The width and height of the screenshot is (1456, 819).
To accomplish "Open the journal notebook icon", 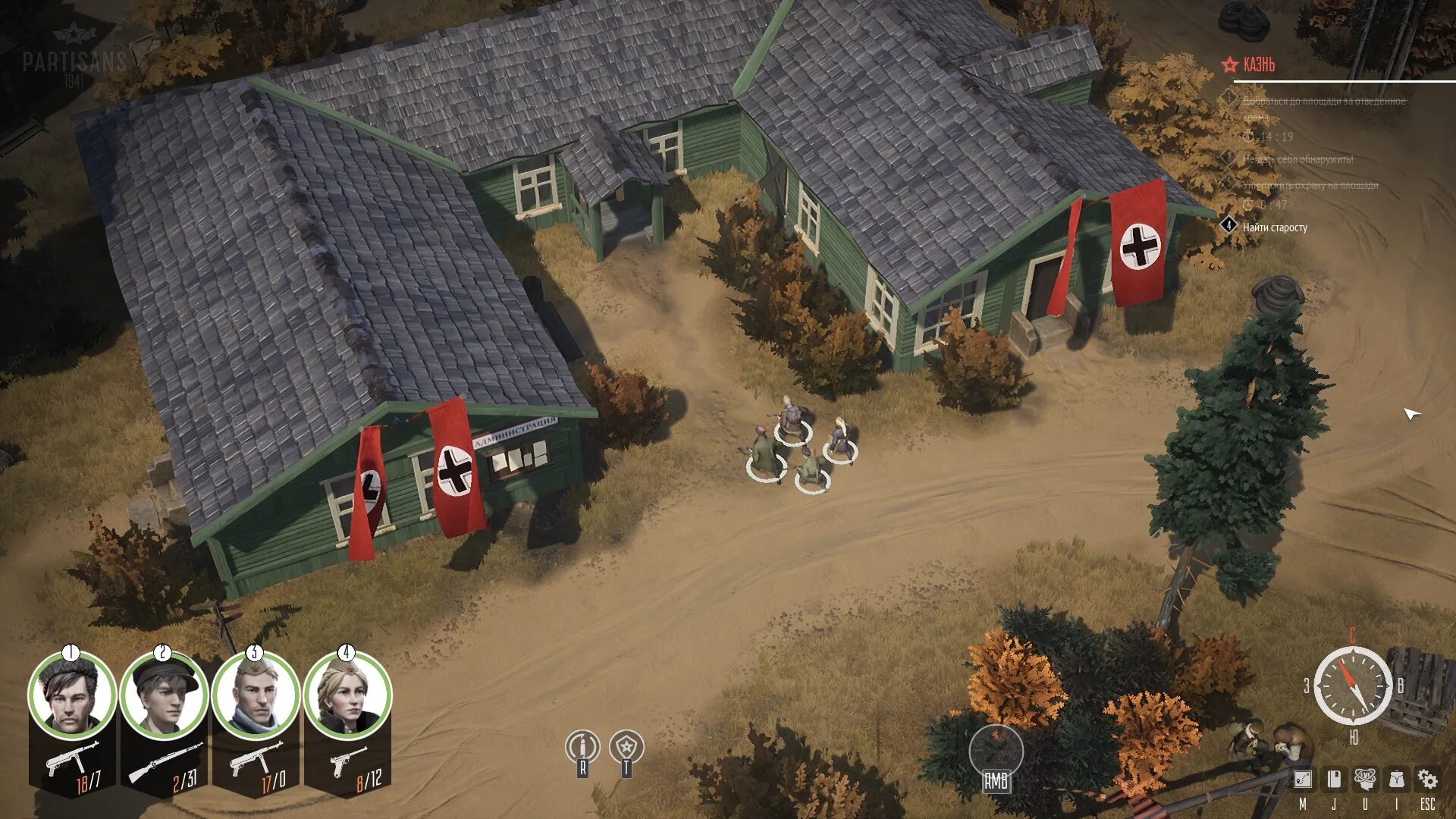I will click(1334, 779).
